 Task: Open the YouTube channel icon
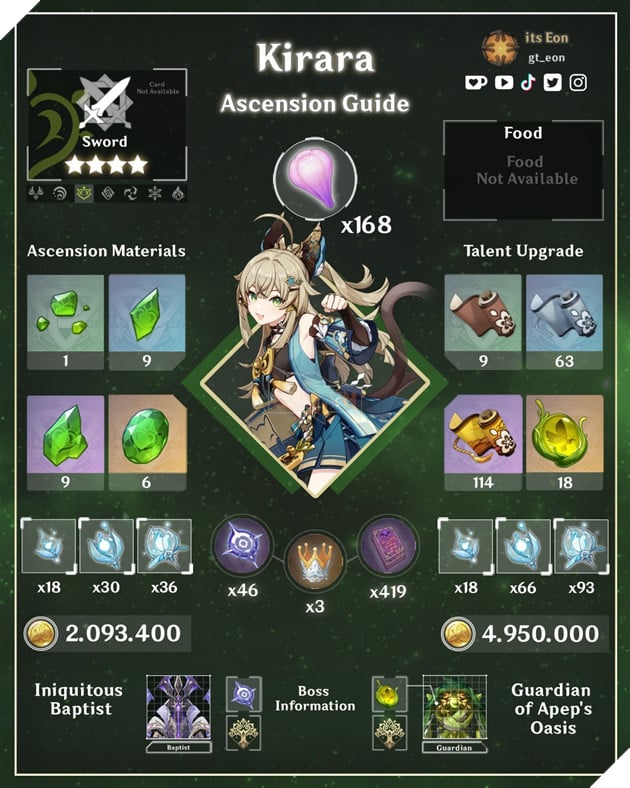pyautogui.click(x=502, y=83)
